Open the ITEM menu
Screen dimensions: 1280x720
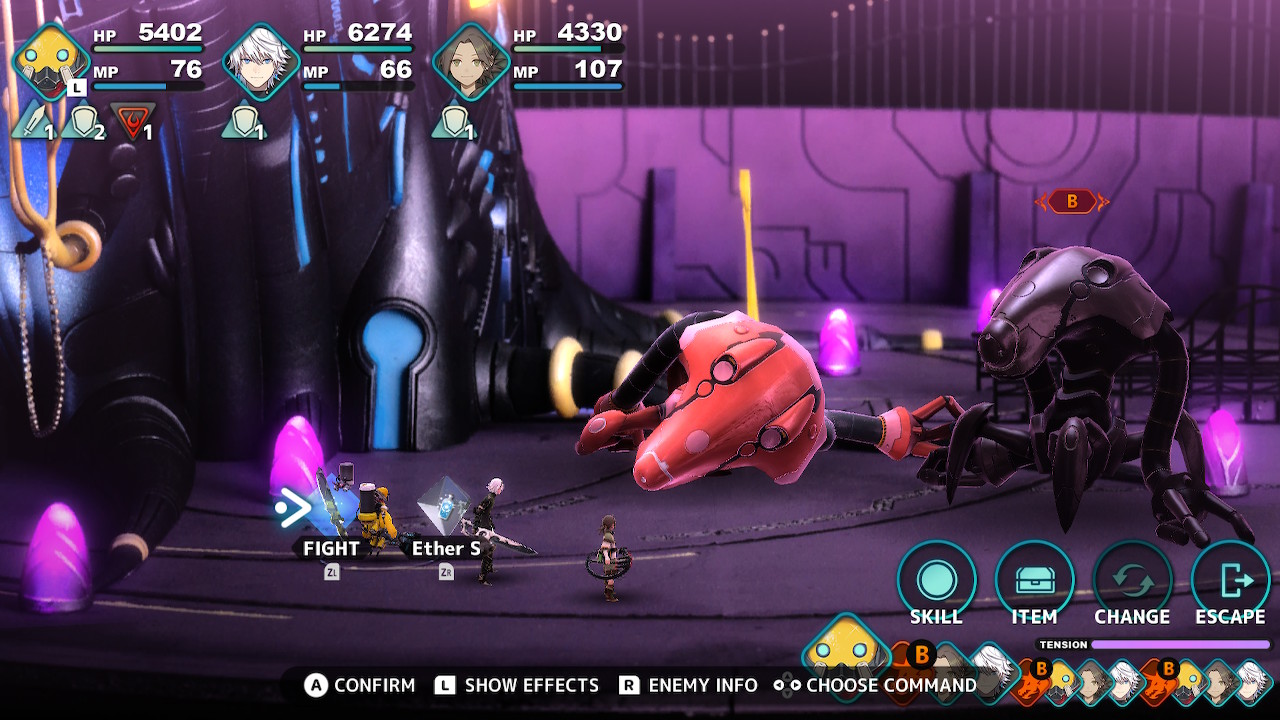pyautogui.click(x=1034, y=580)
